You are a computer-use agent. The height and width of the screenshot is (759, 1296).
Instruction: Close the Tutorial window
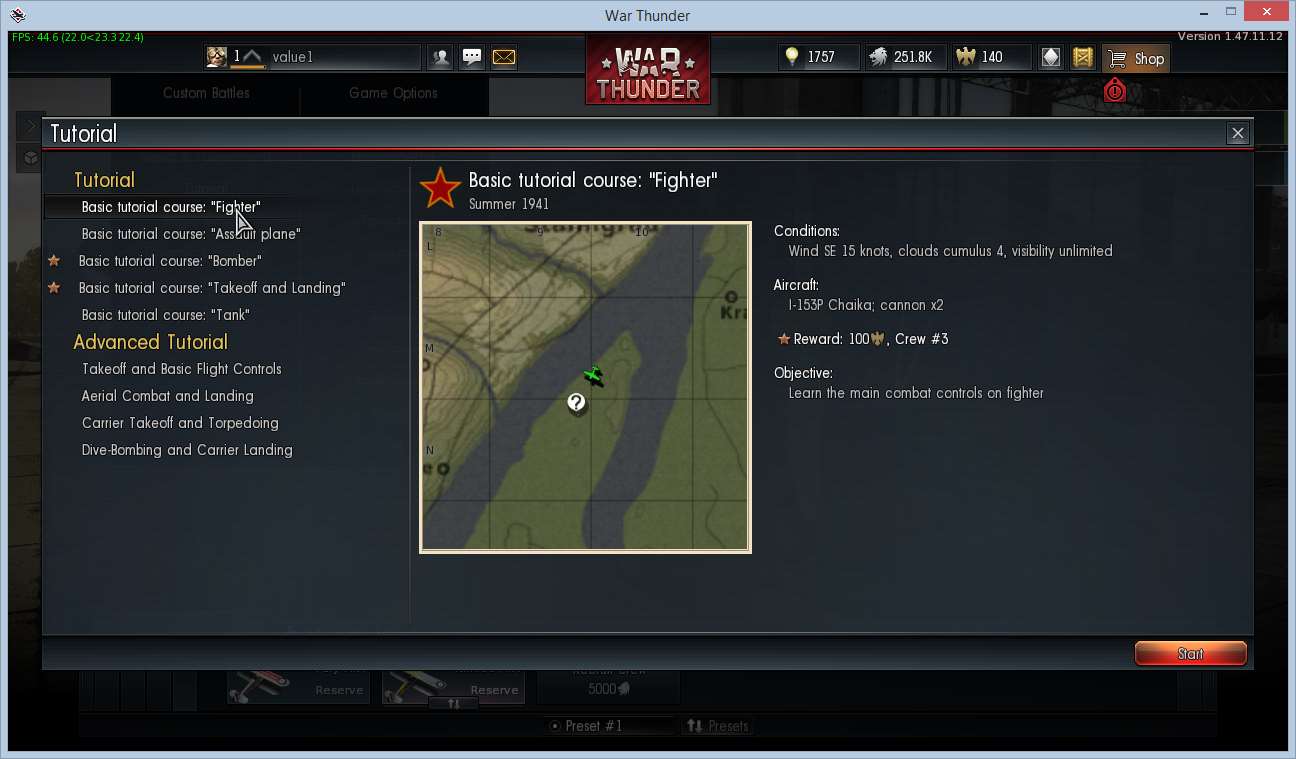click(1237, 133)
